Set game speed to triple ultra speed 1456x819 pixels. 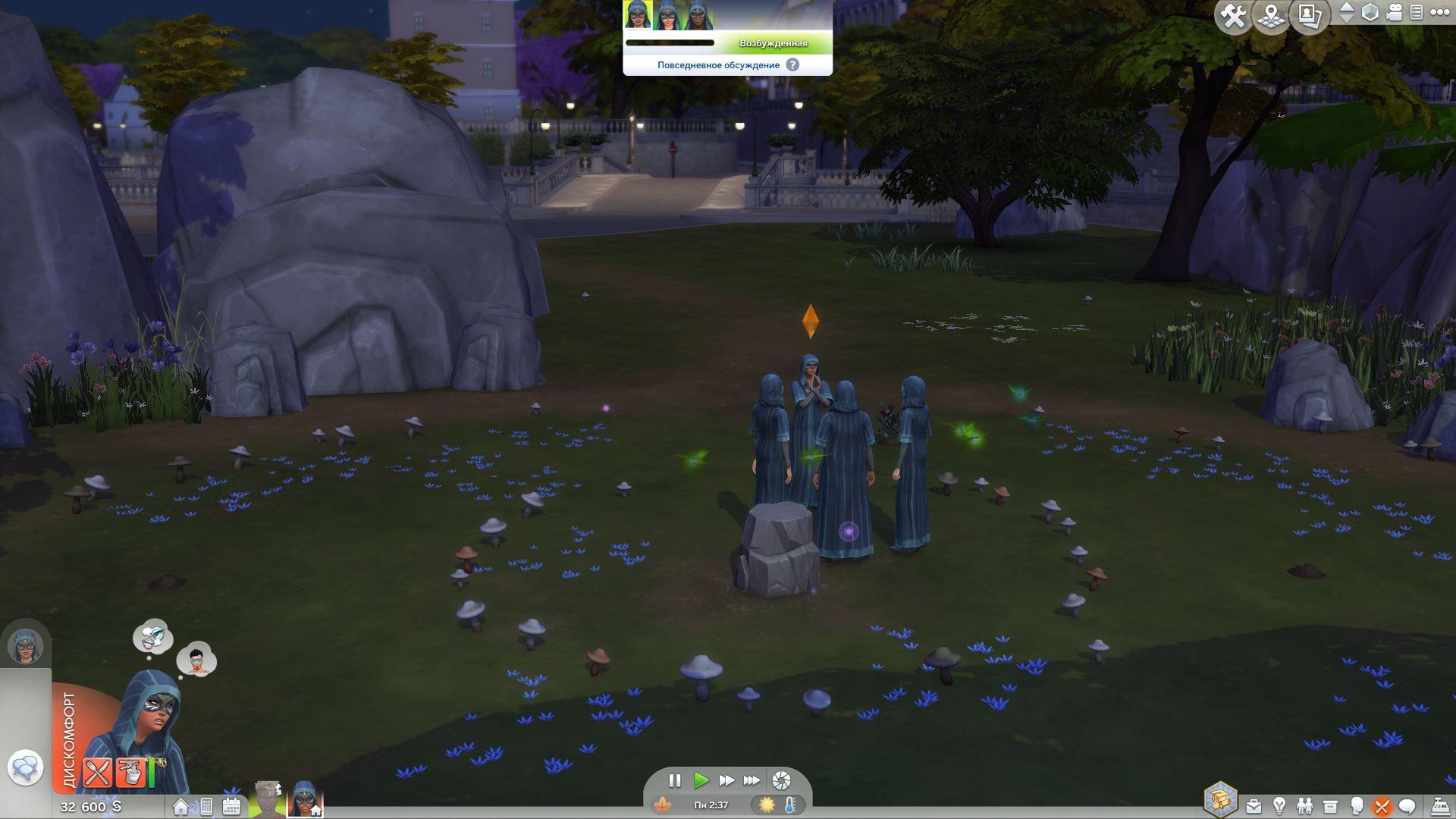click(x=752, y=780)
